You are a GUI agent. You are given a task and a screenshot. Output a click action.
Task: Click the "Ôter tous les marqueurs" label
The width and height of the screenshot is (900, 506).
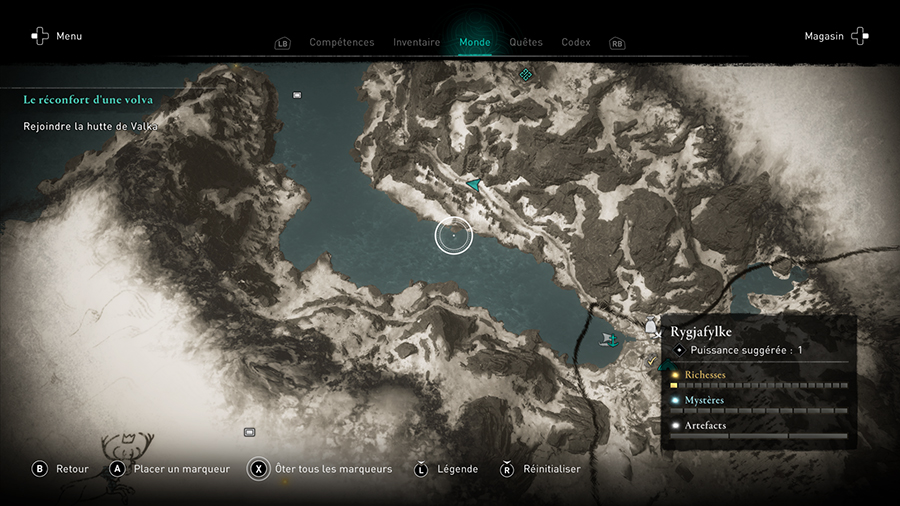(332, 469)
